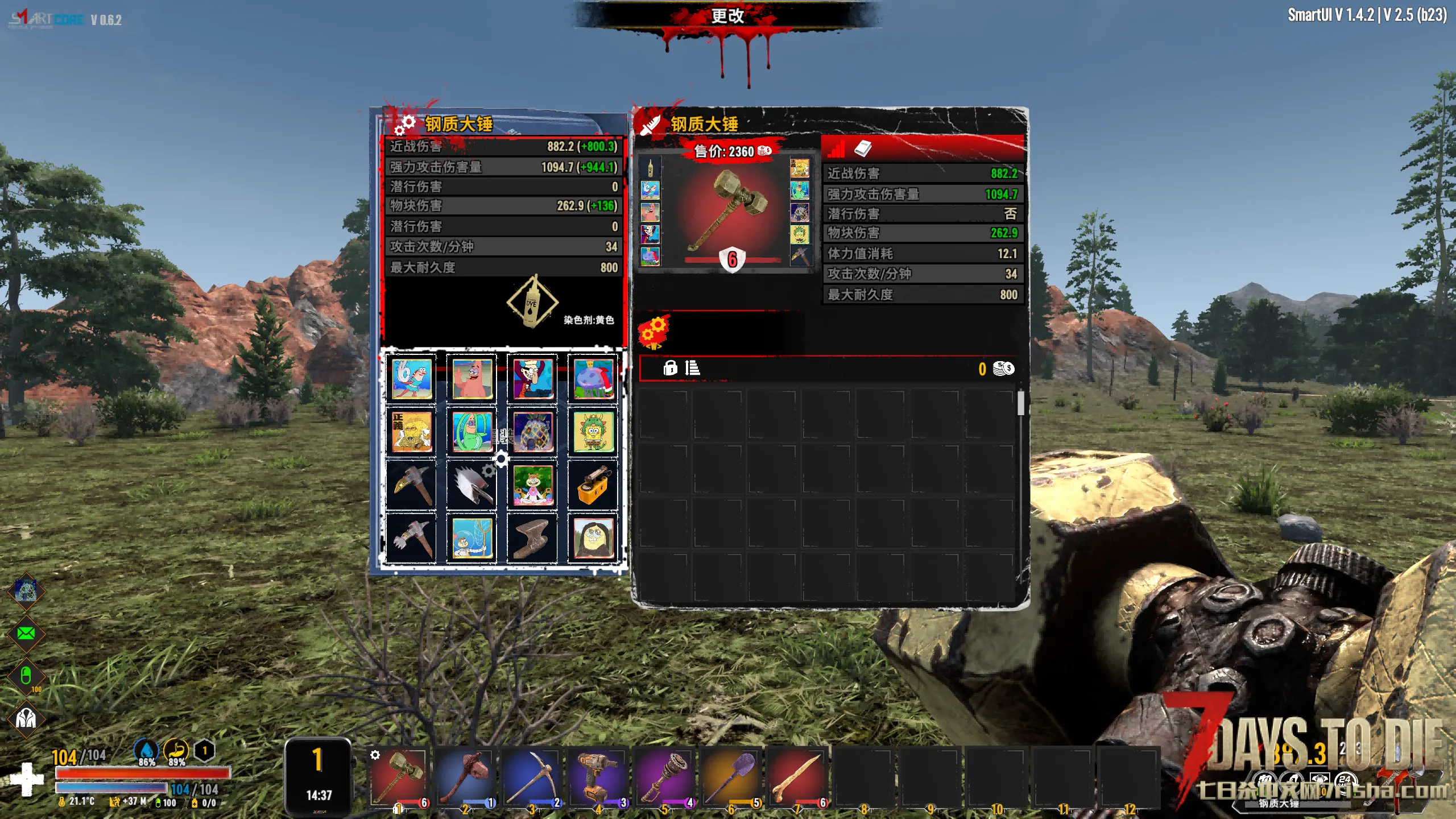Switch to the book description tab
The image size is (1456, 819).
pos(863,149)
